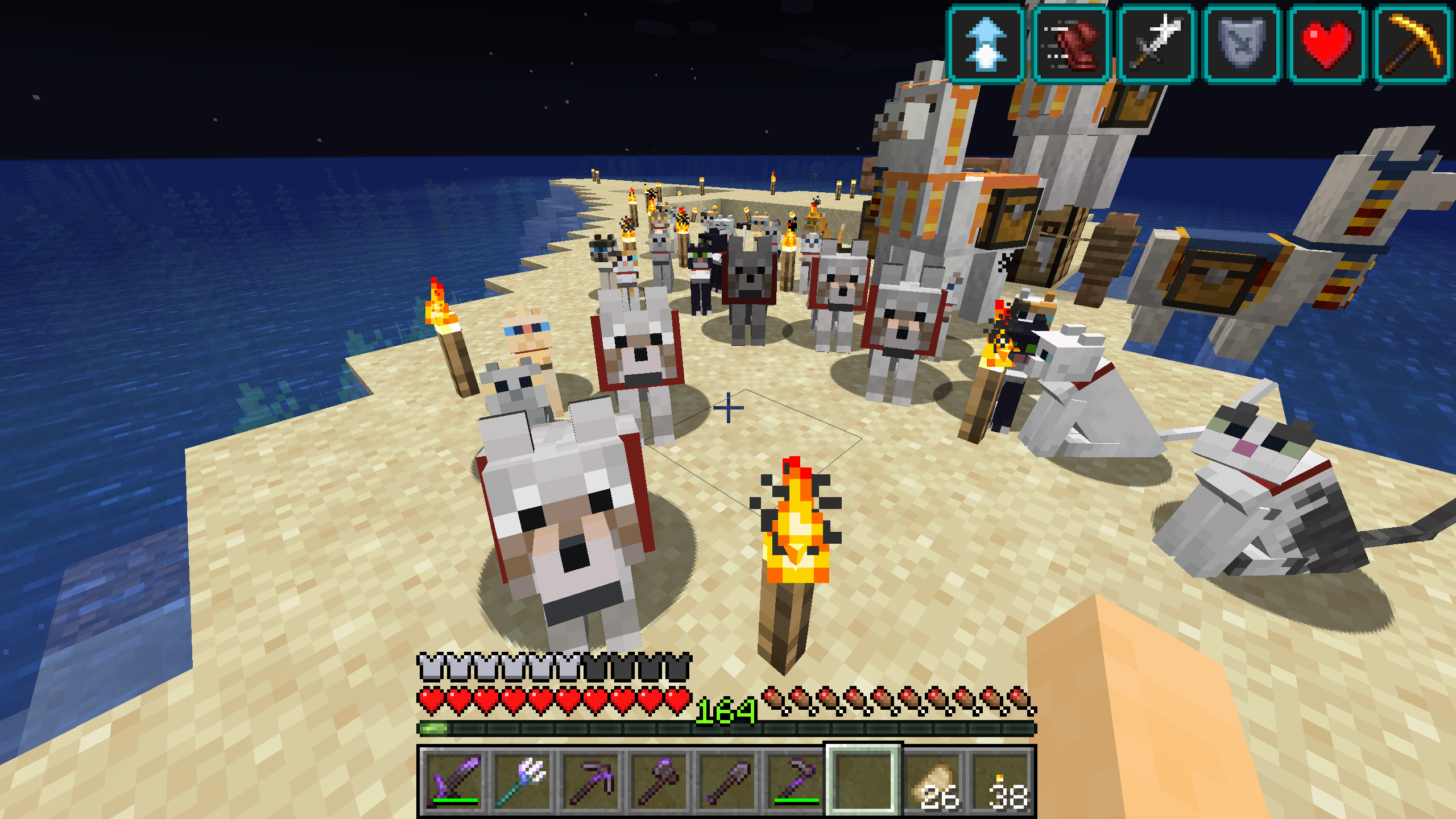
Task: Click the Speed boot effect icon
Action: pyautogui.click(x=1071, y=44)
